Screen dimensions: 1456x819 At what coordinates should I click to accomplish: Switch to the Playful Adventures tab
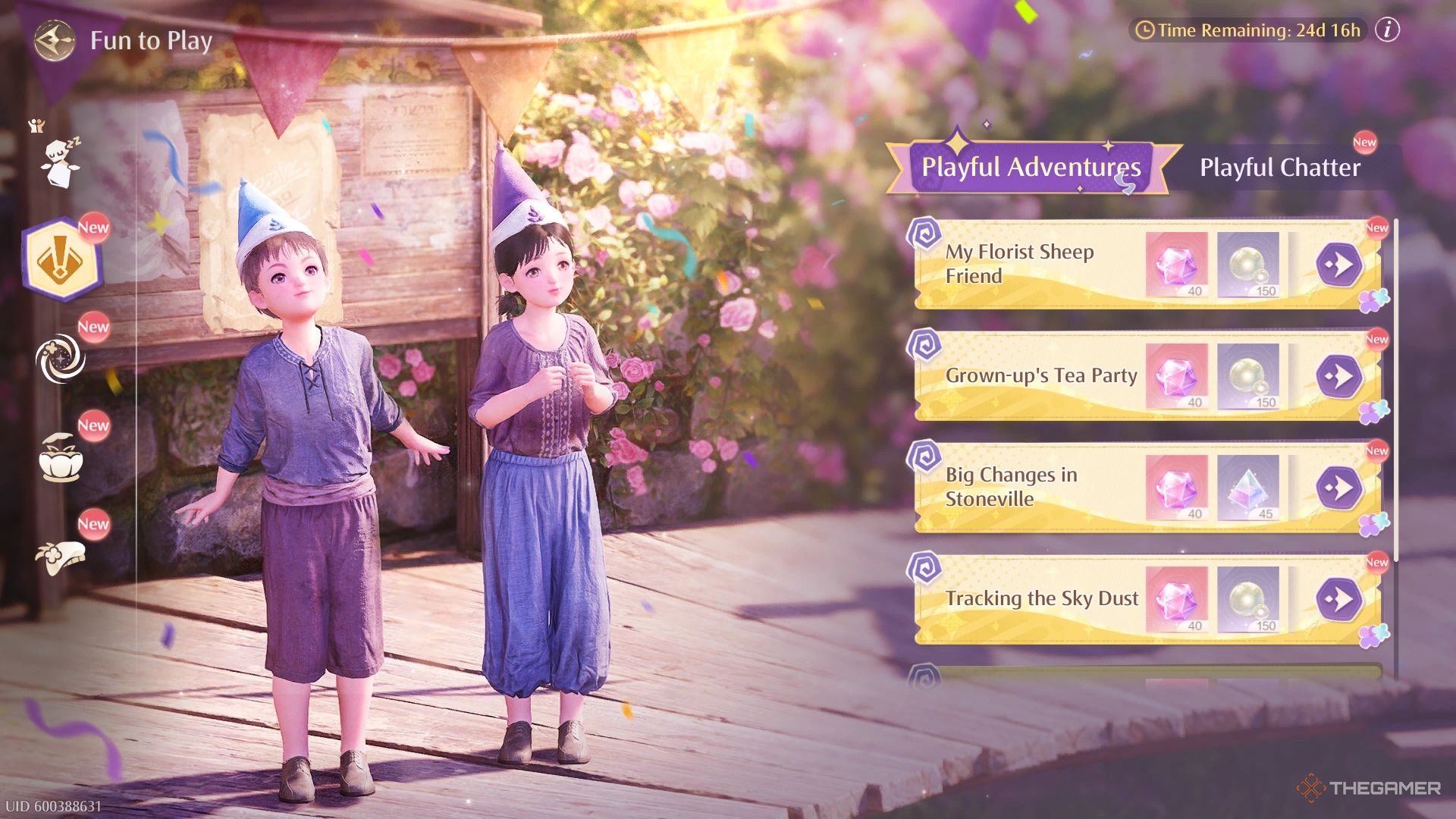click(1031, 167)
